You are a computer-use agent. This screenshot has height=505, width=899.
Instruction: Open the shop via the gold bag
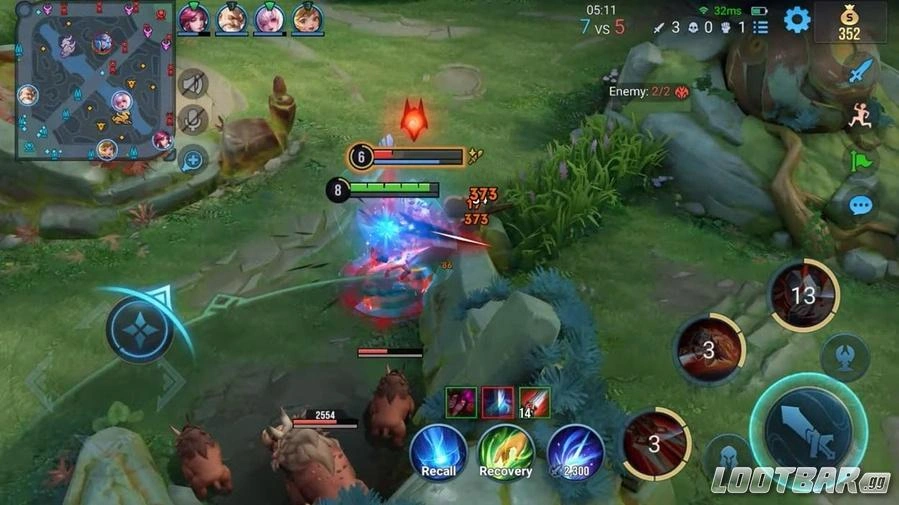pos(849,22)
